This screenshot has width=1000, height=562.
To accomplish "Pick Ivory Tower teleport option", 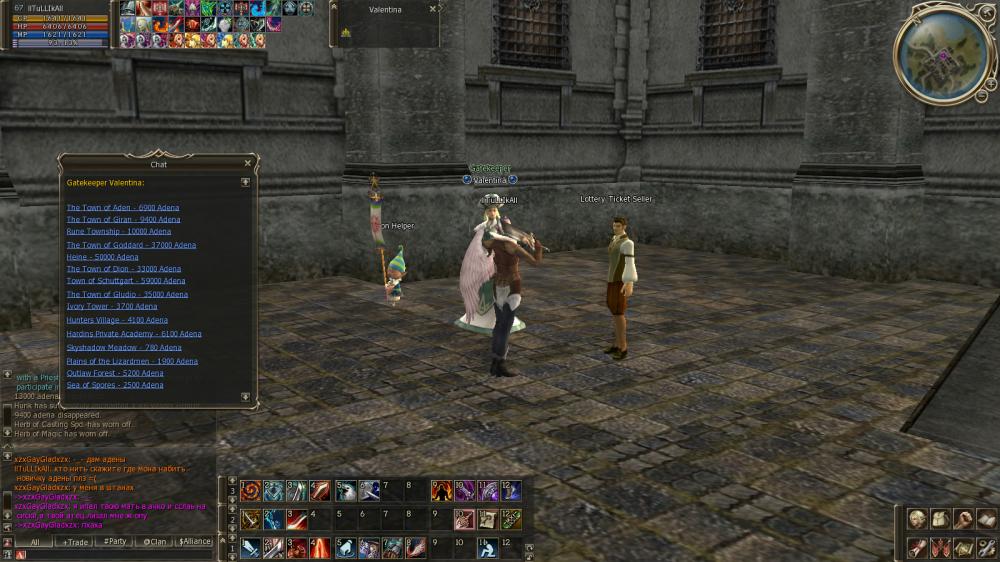I will [x=111, y=307].
